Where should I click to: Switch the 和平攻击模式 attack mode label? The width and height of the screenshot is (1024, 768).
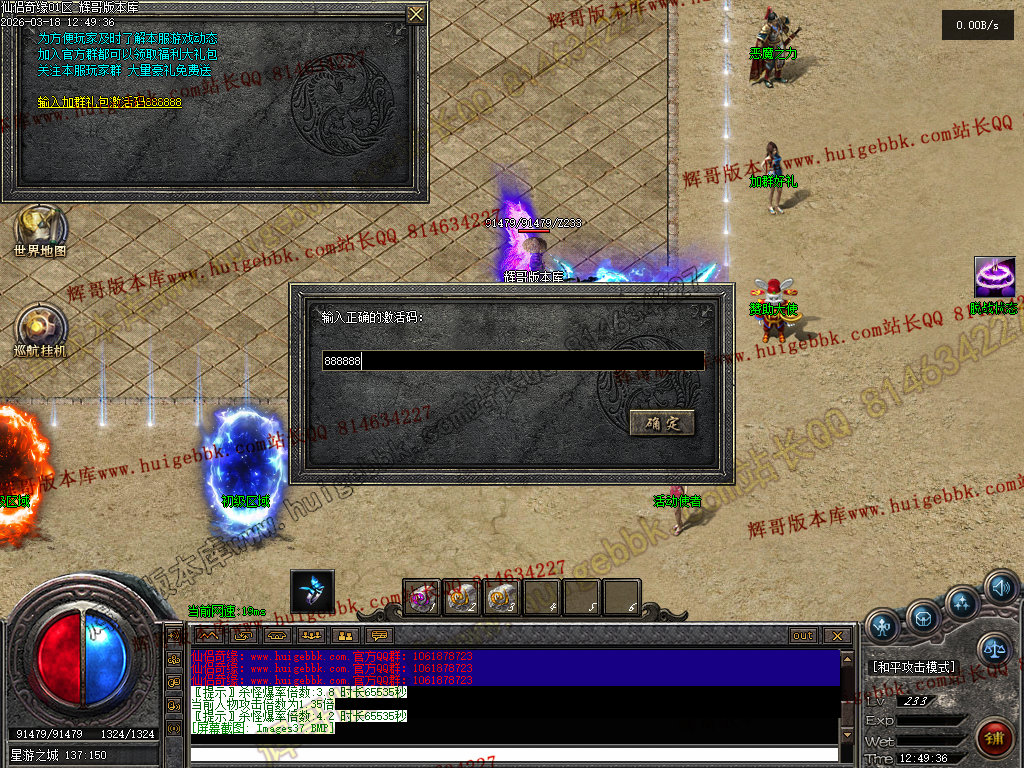(x=914, y=667)
